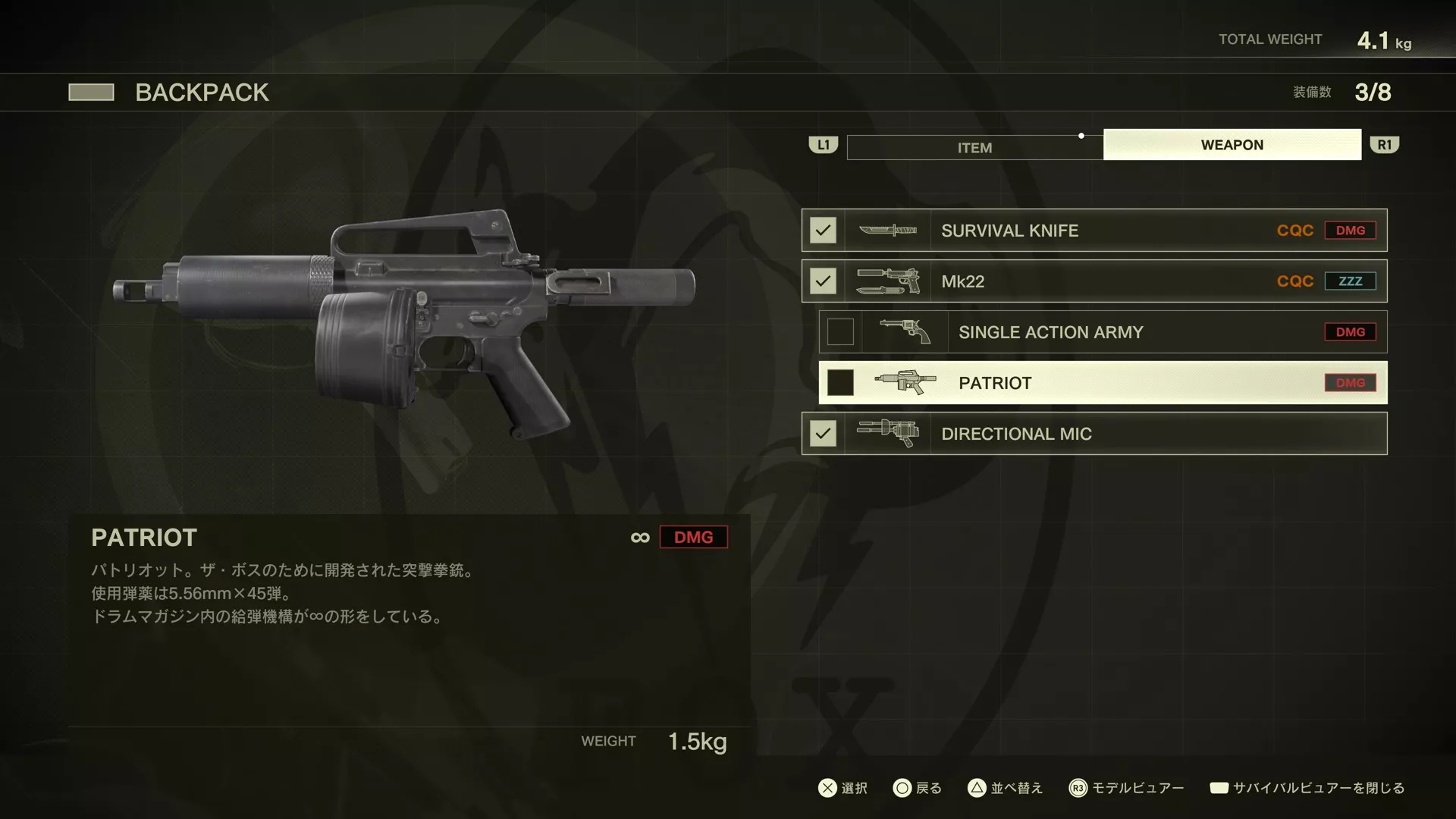Screen dimensions: 1456x819
Task: Open the WEAPON tab
Action: tap(1232, 144)
